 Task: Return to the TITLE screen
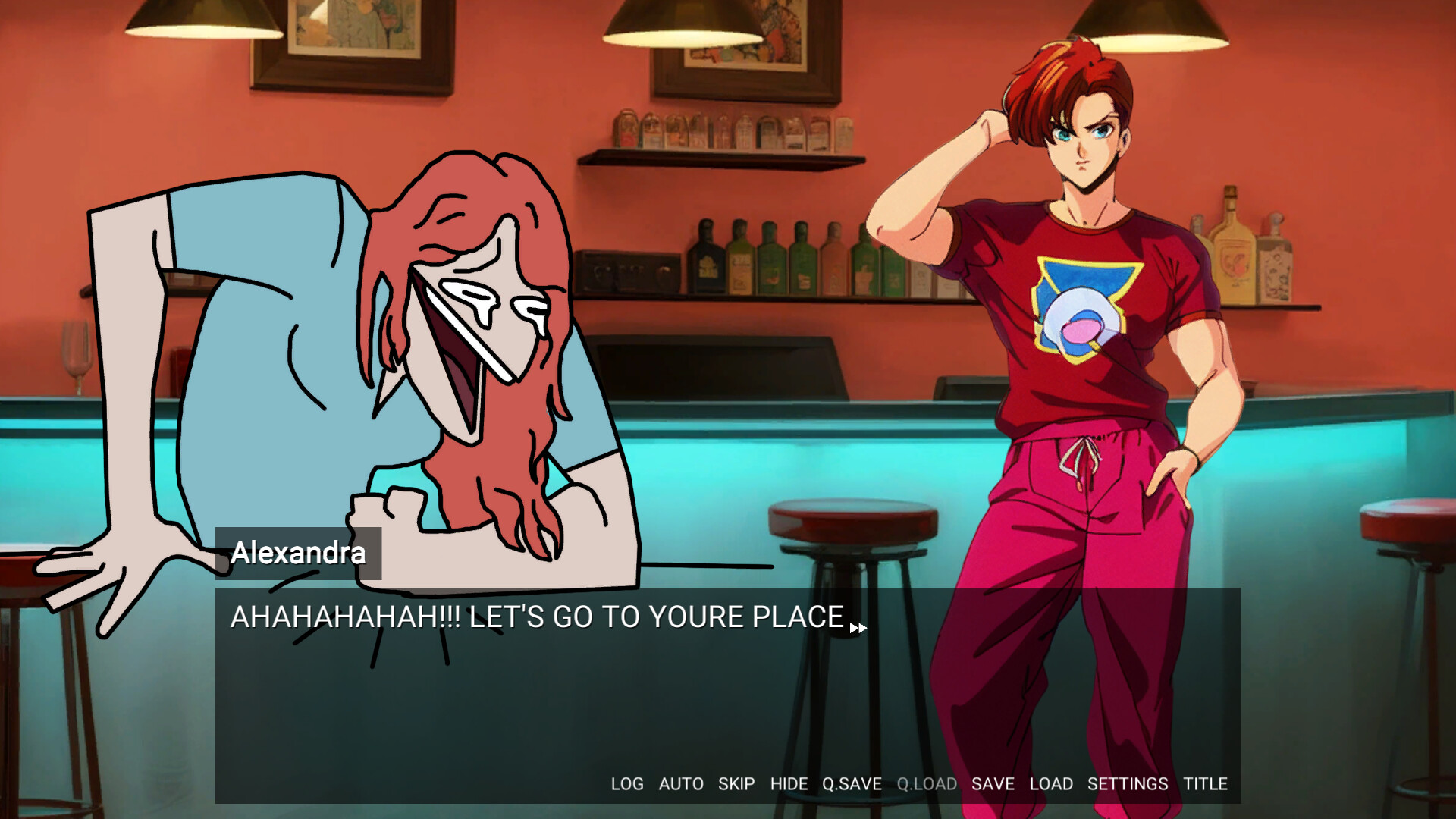click(x=1205, y=784)
